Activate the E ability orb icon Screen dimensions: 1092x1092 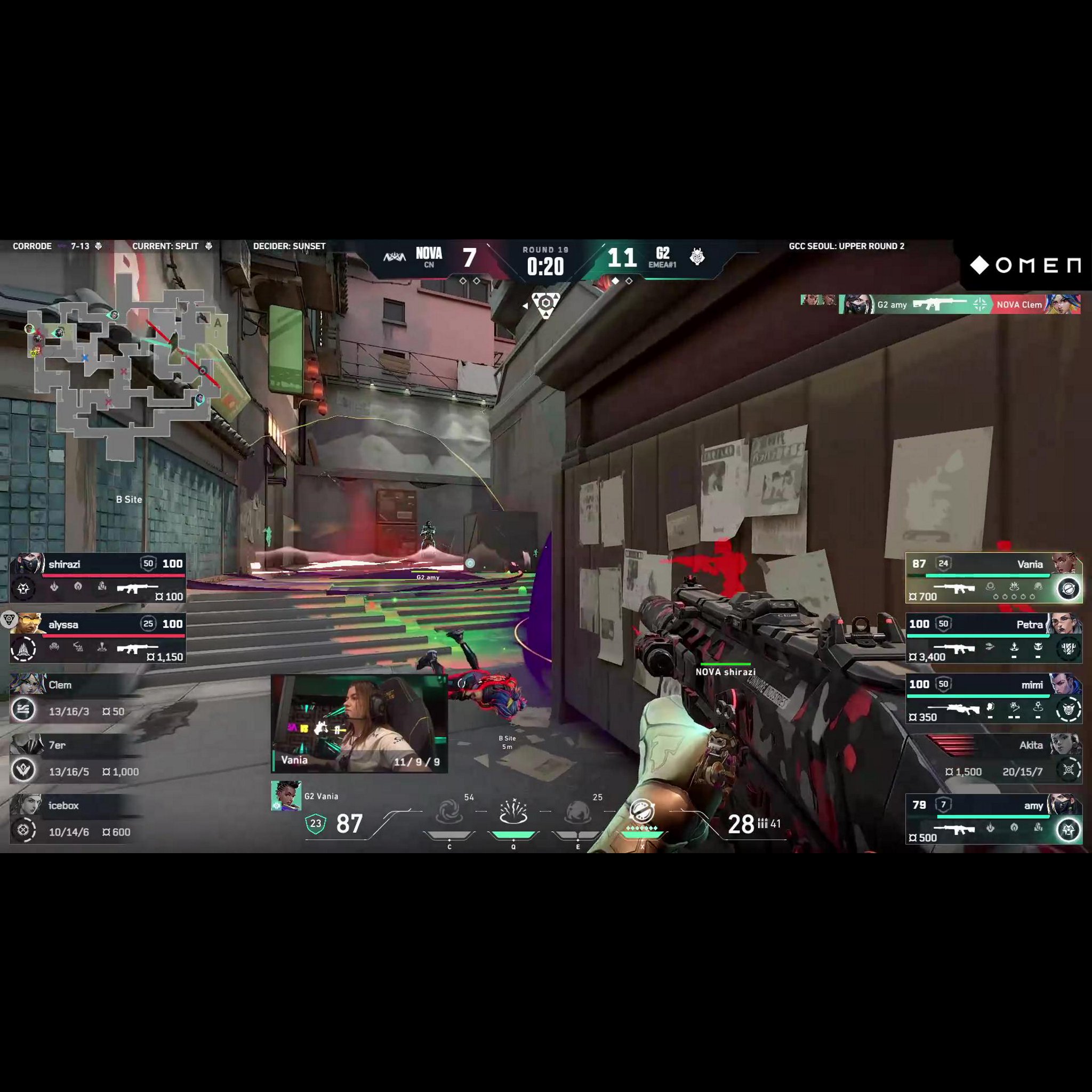pyautogui.click(x=577, y=813)
